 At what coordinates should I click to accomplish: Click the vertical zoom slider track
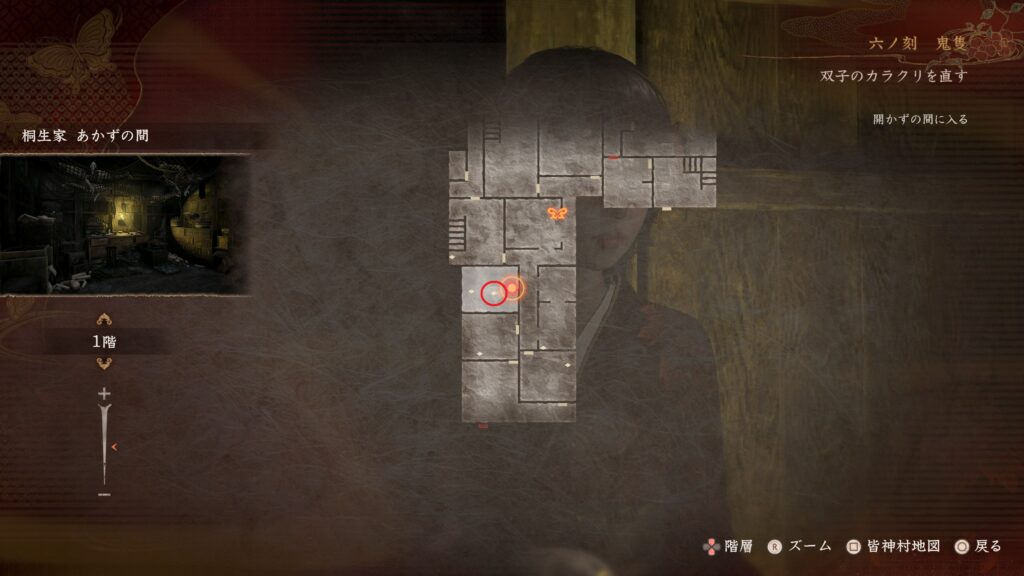point(104,445)
